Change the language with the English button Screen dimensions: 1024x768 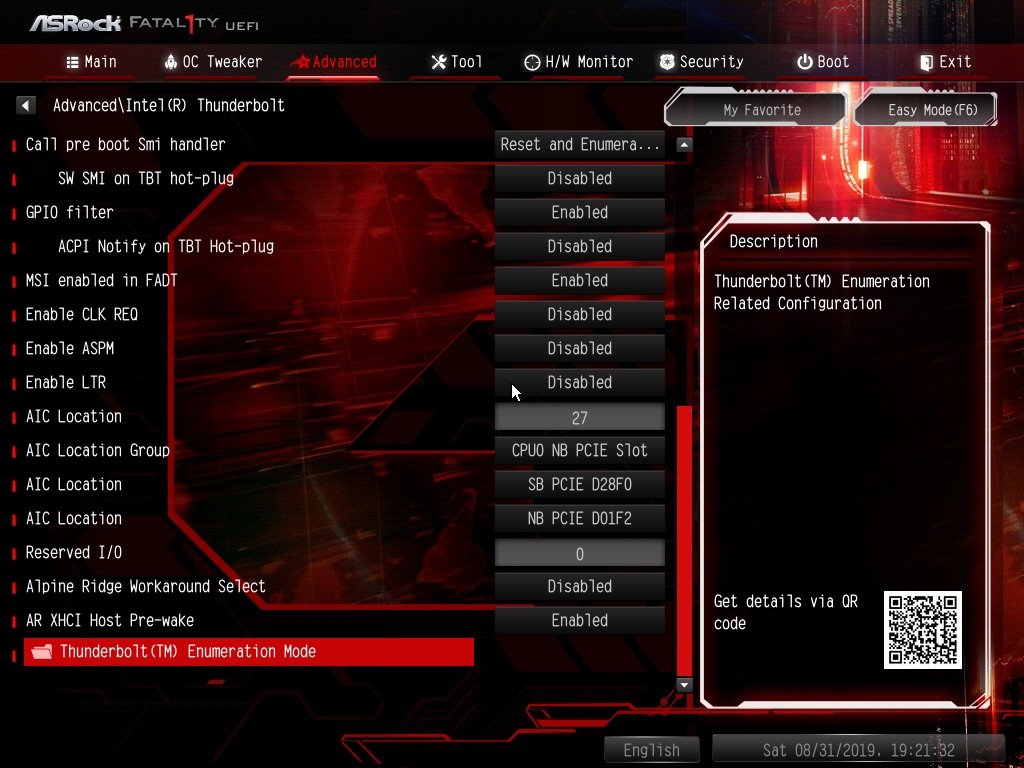coord(651,750)
